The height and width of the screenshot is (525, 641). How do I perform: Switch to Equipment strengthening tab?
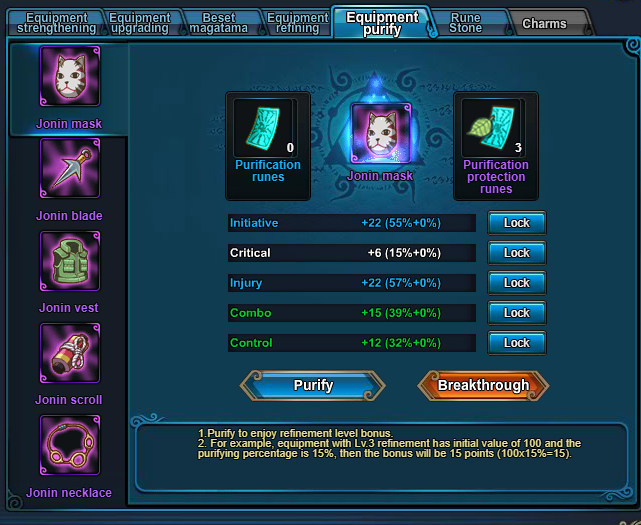pos(56,23)
